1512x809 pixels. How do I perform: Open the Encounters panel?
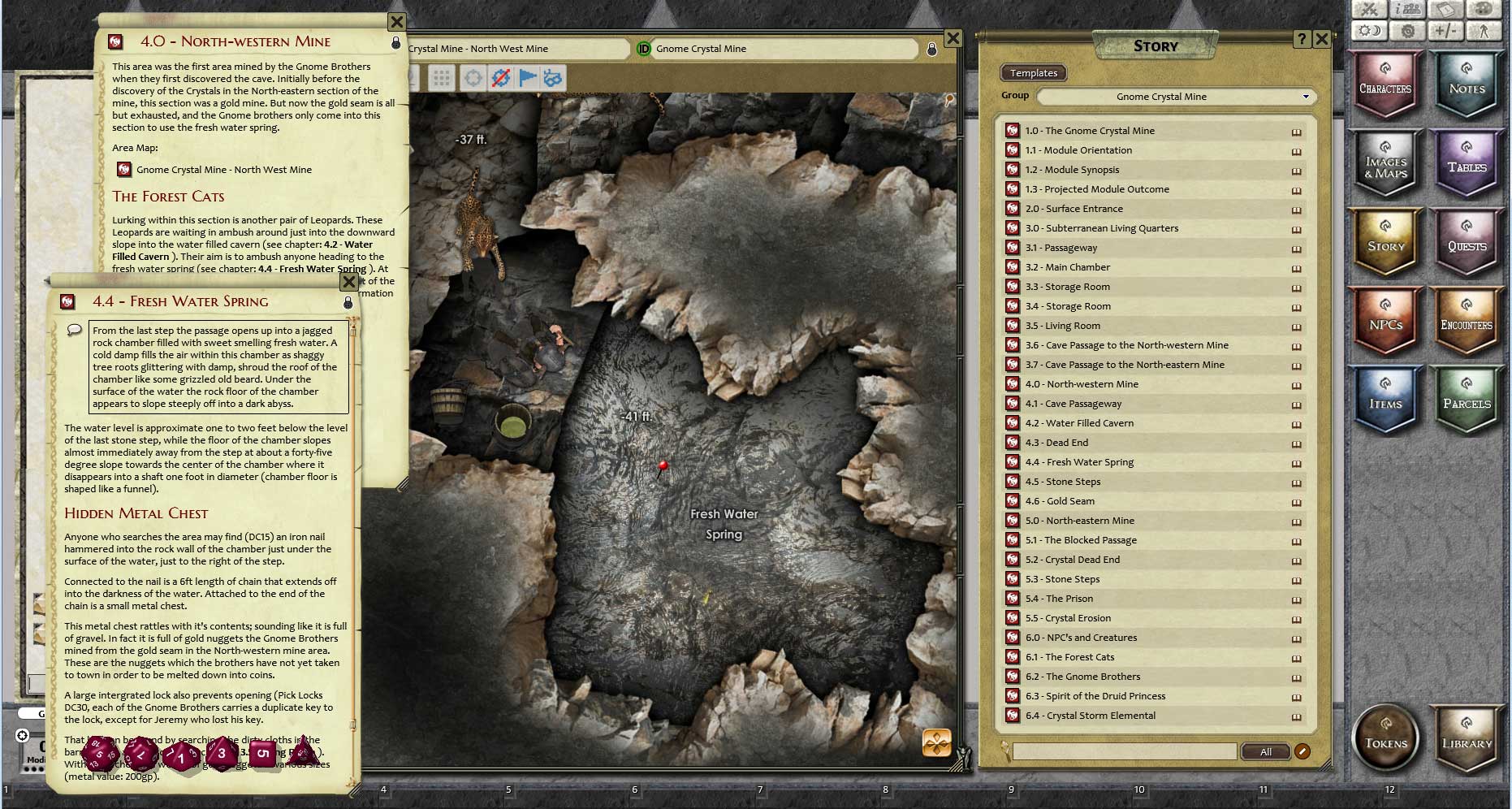tap(1467, 322)
